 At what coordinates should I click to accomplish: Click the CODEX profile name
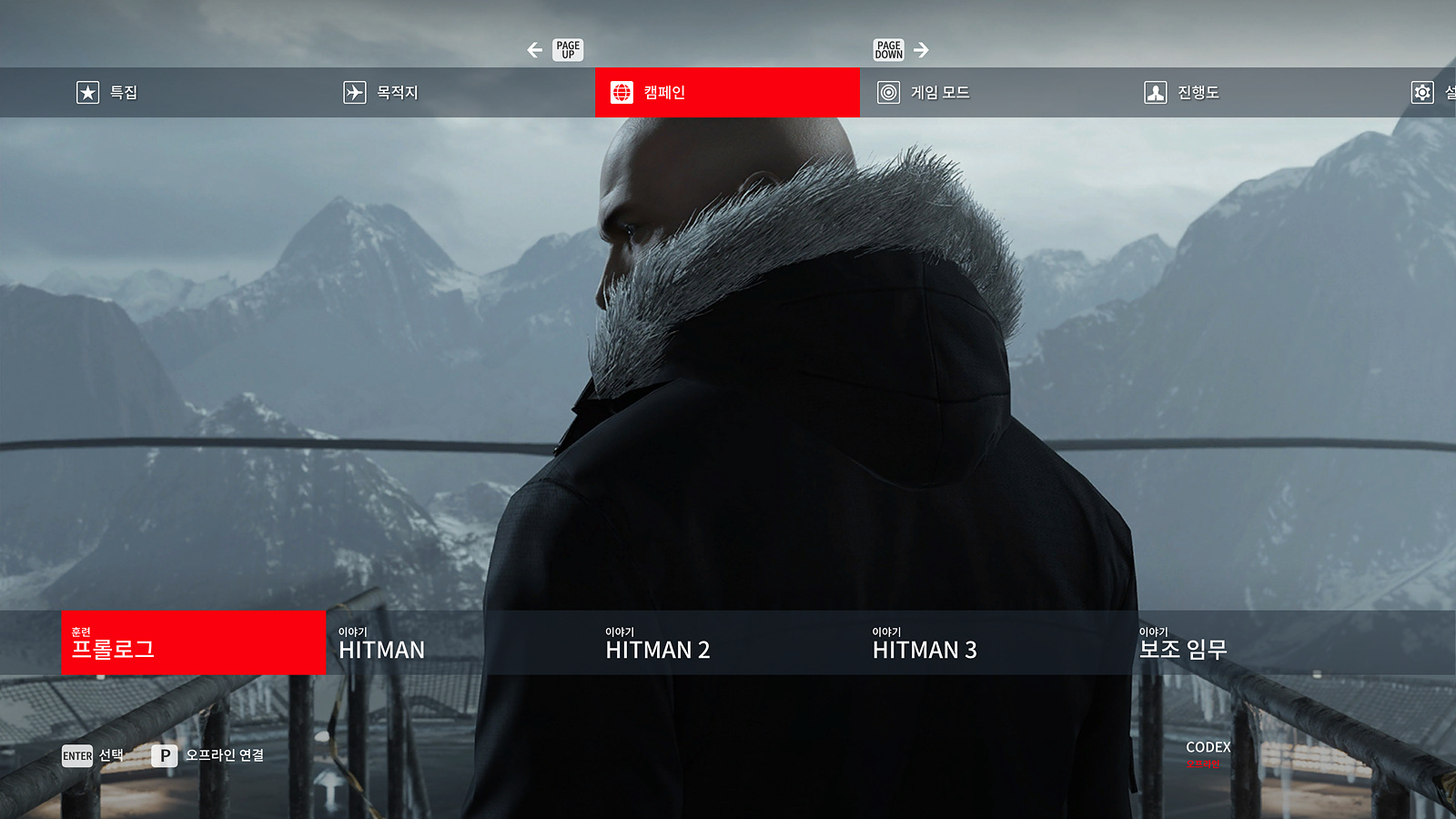(1208, 747)
